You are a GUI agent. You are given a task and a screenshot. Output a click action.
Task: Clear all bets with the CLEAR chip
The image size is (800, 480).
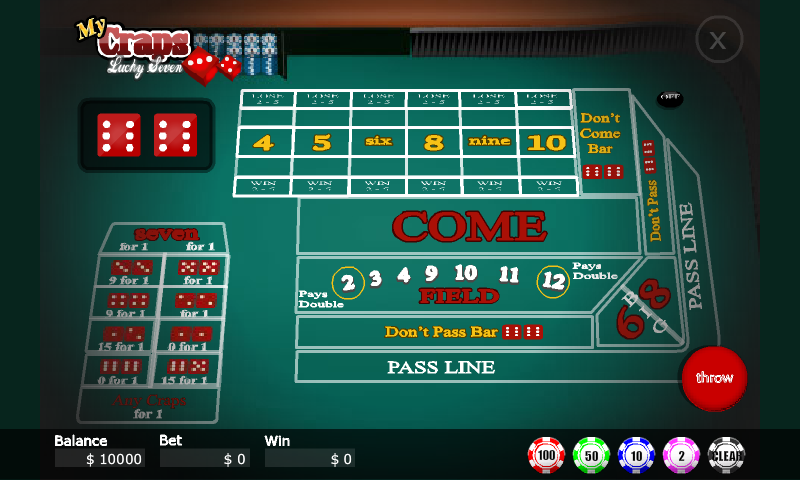coord(727,455)
